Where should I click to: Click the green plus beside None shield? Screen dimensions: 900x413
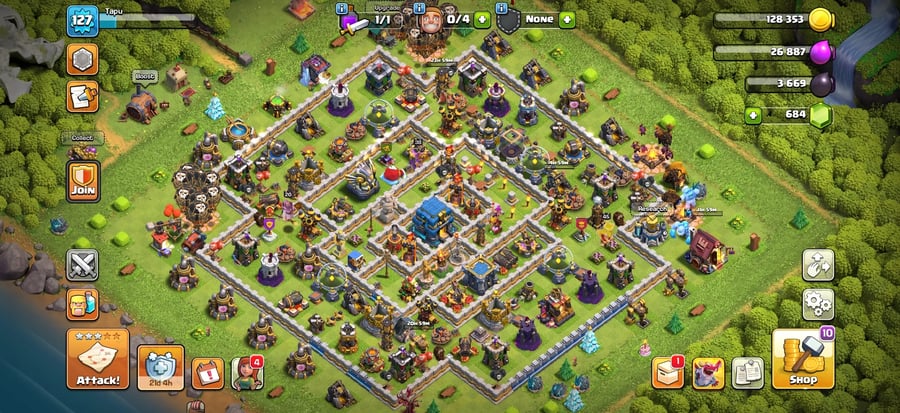click(567, 18)
